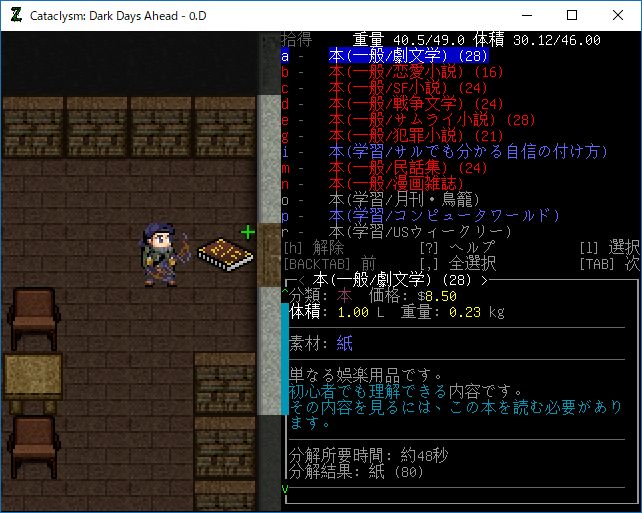The height and width of the screenshot is (513, 642).
Task: Choose the 漫画雑誌 book entry
Action: [x=399, y=184]
